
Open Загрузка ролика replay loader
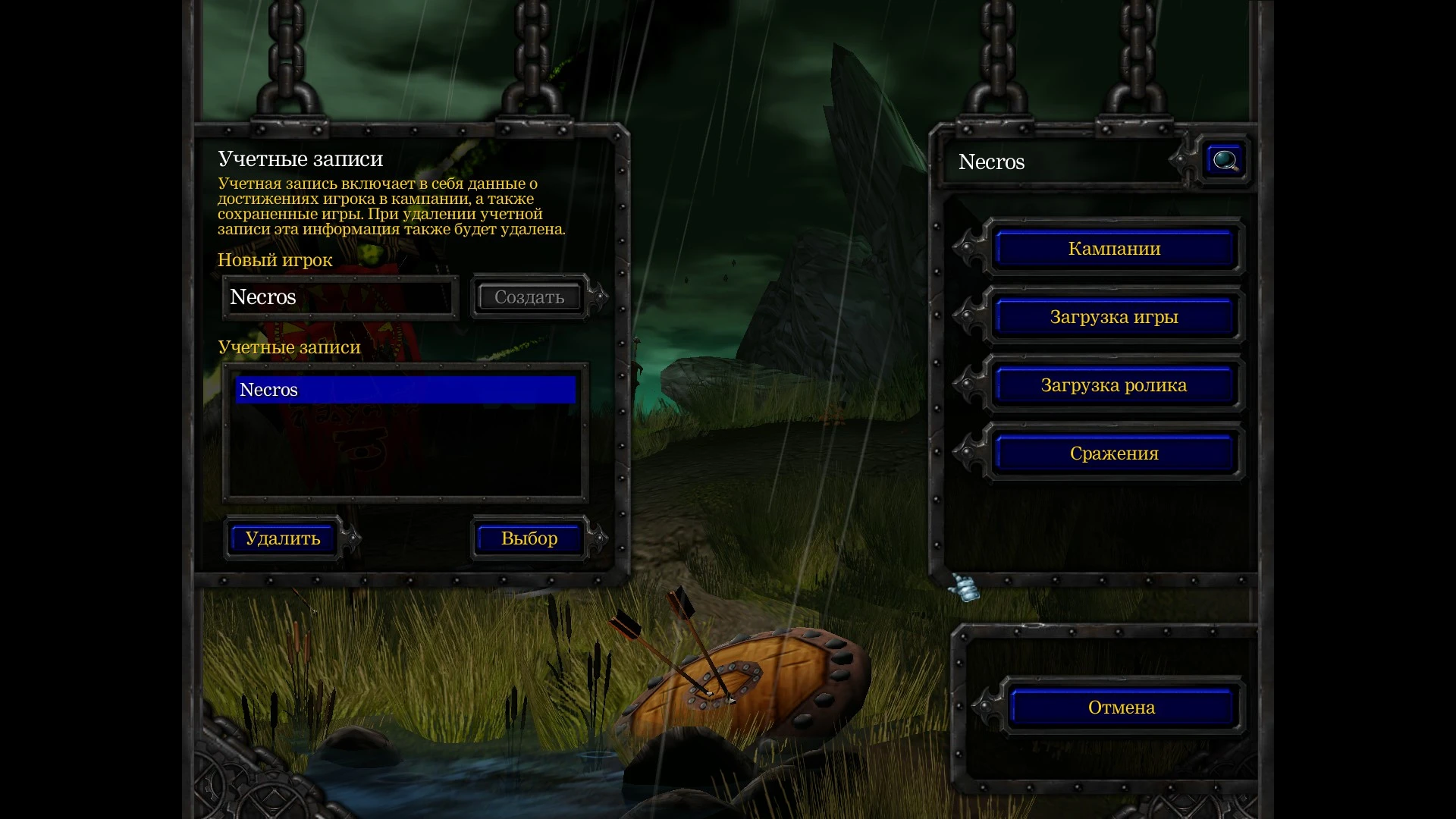coord(1114,385)
